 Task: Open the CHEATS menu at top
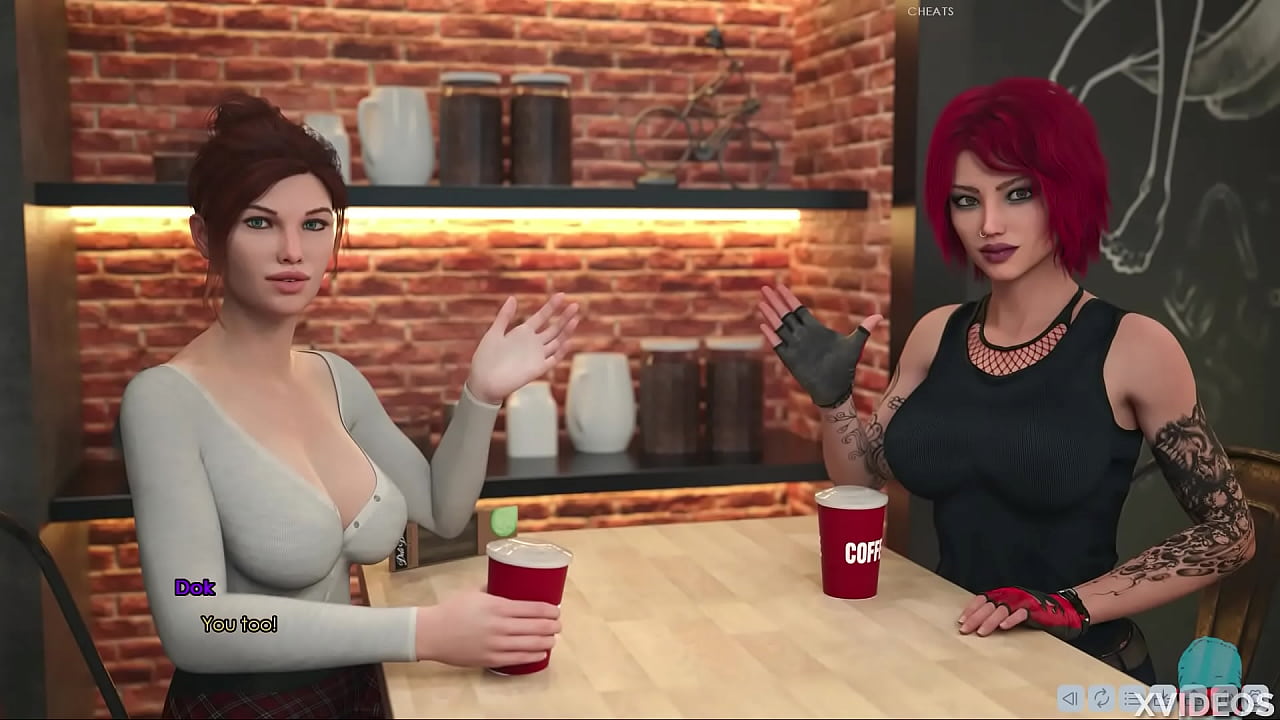[930, 11]
